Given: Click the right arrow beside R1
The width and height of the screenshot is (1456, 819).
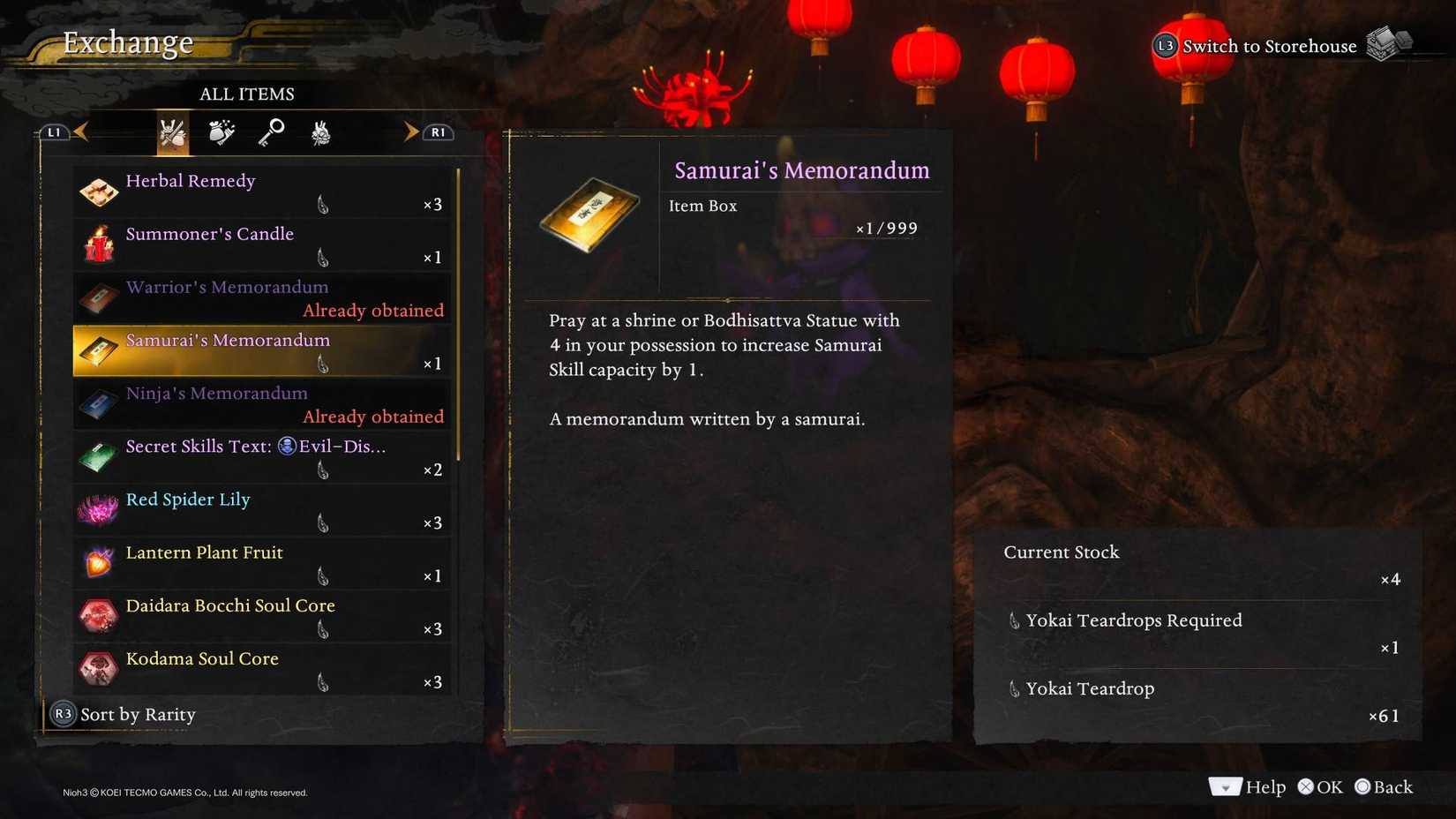Looking at the screenshot, I should (x=411, y=131).
